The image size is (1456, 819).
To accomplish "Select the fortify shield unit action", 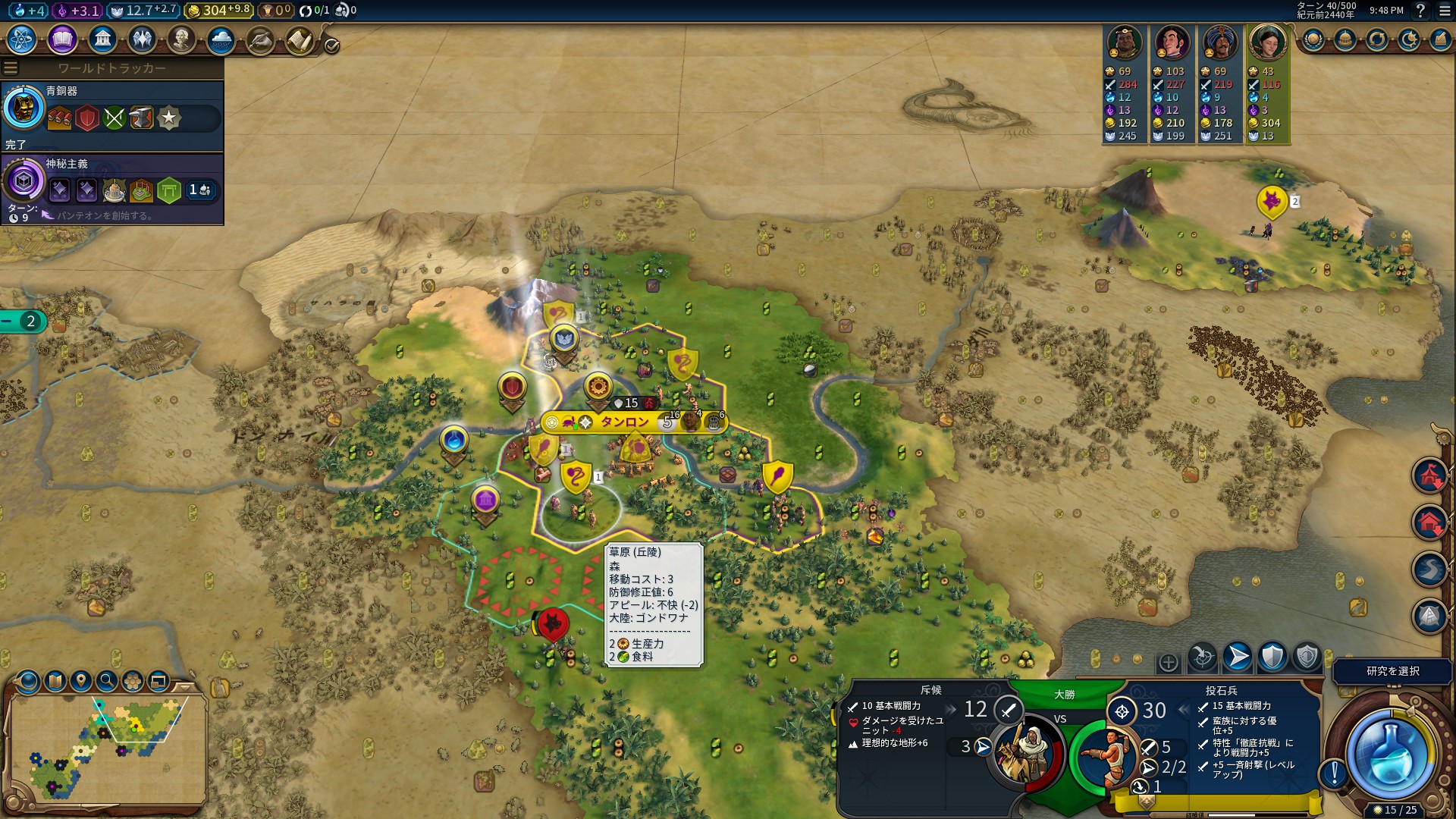I will (1272, 657).
